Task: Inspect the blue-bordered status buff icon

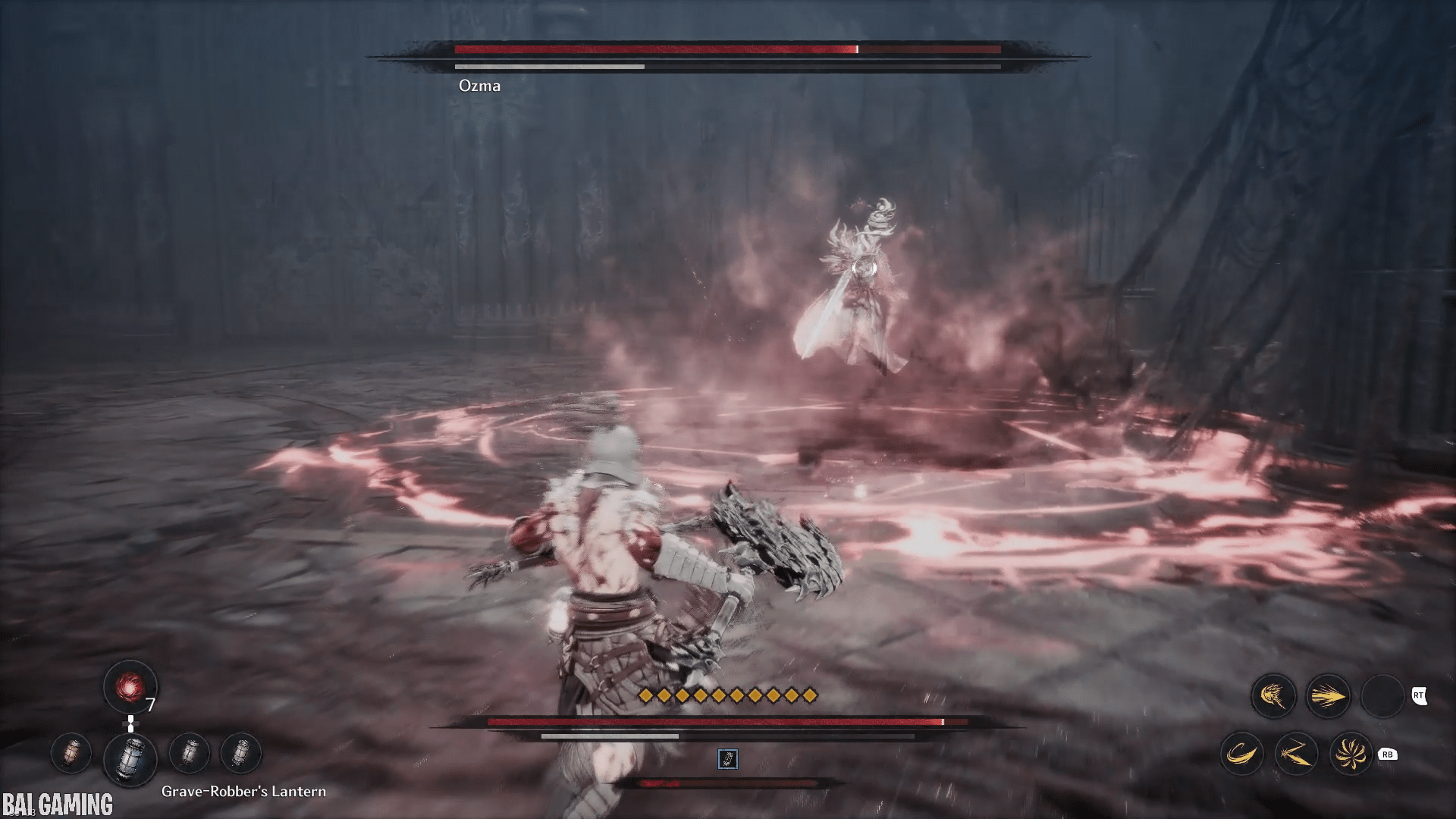Action: tap(727, 758)
